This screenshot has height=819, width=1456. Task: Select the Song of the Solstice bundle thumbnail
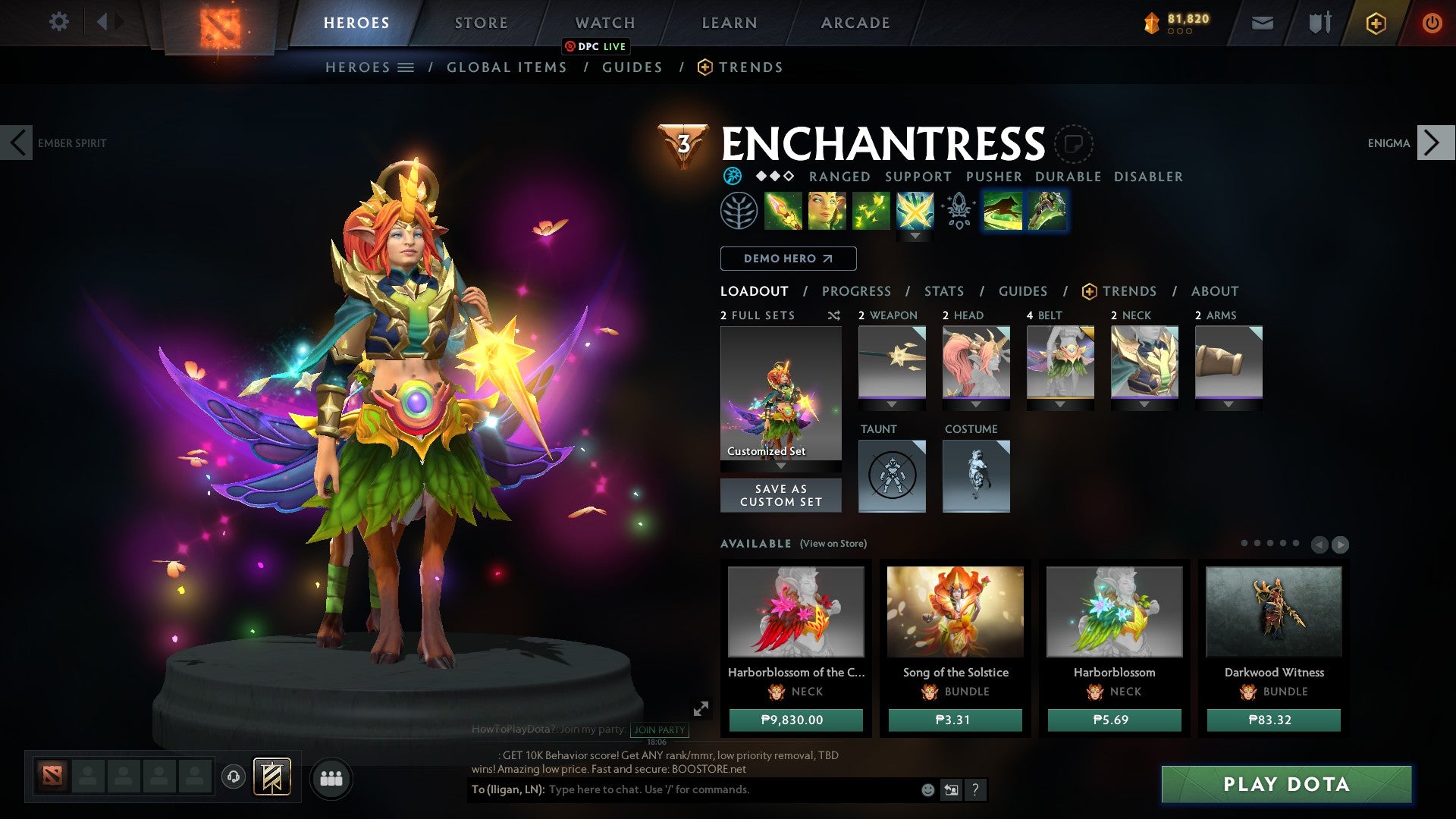point(955,613)
